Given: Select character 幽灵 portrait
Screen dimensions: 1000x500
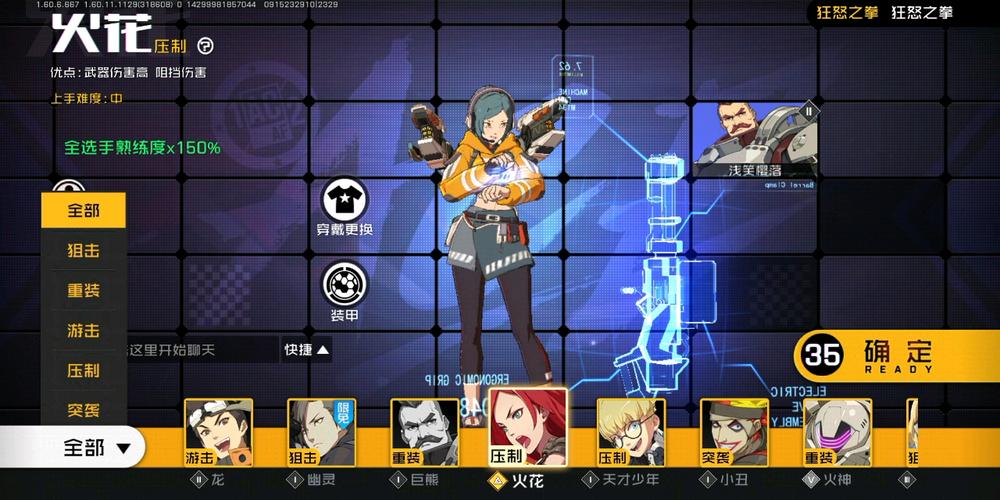Looking at the screenshot, I should click(321, 433).
